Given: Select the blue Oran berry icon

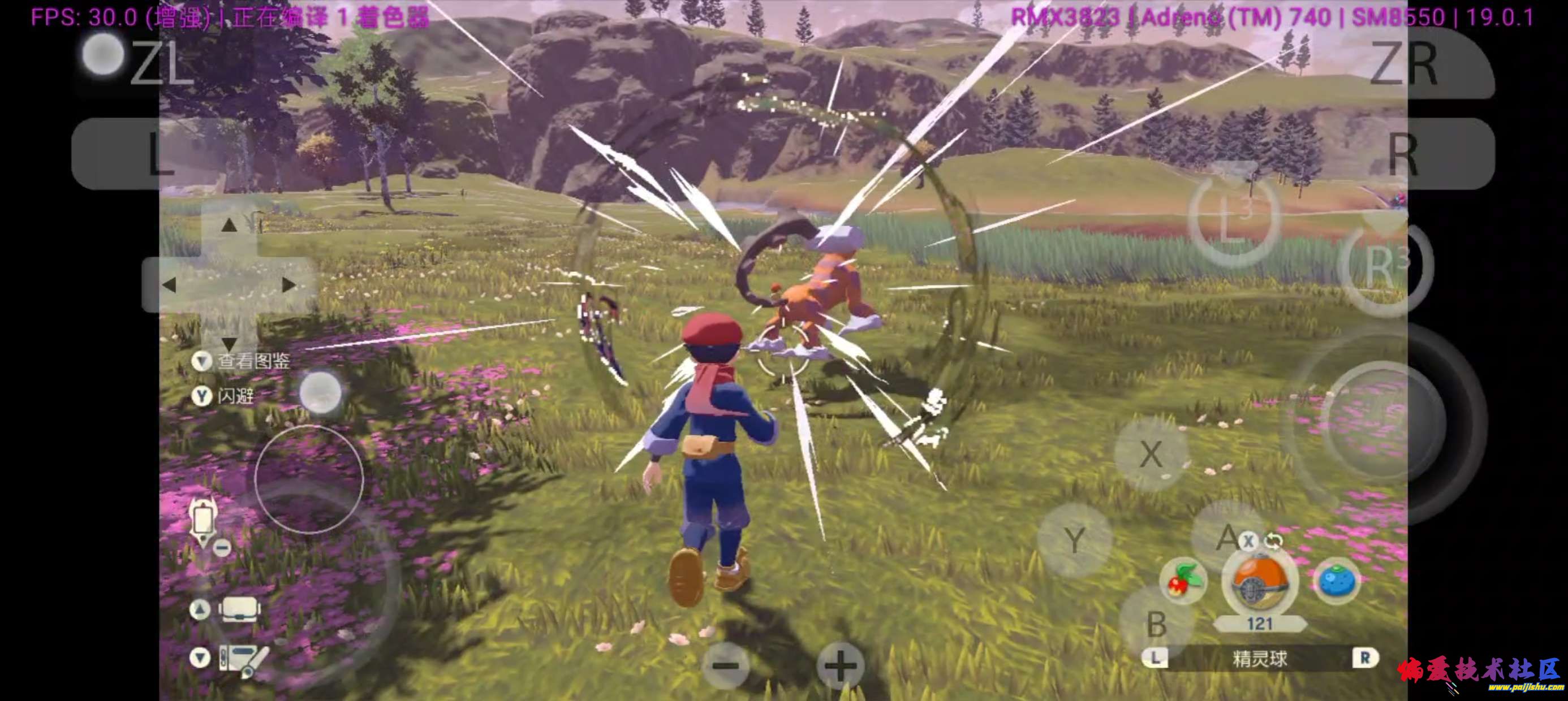Looking at the screenshot, I should [1337, 581].
